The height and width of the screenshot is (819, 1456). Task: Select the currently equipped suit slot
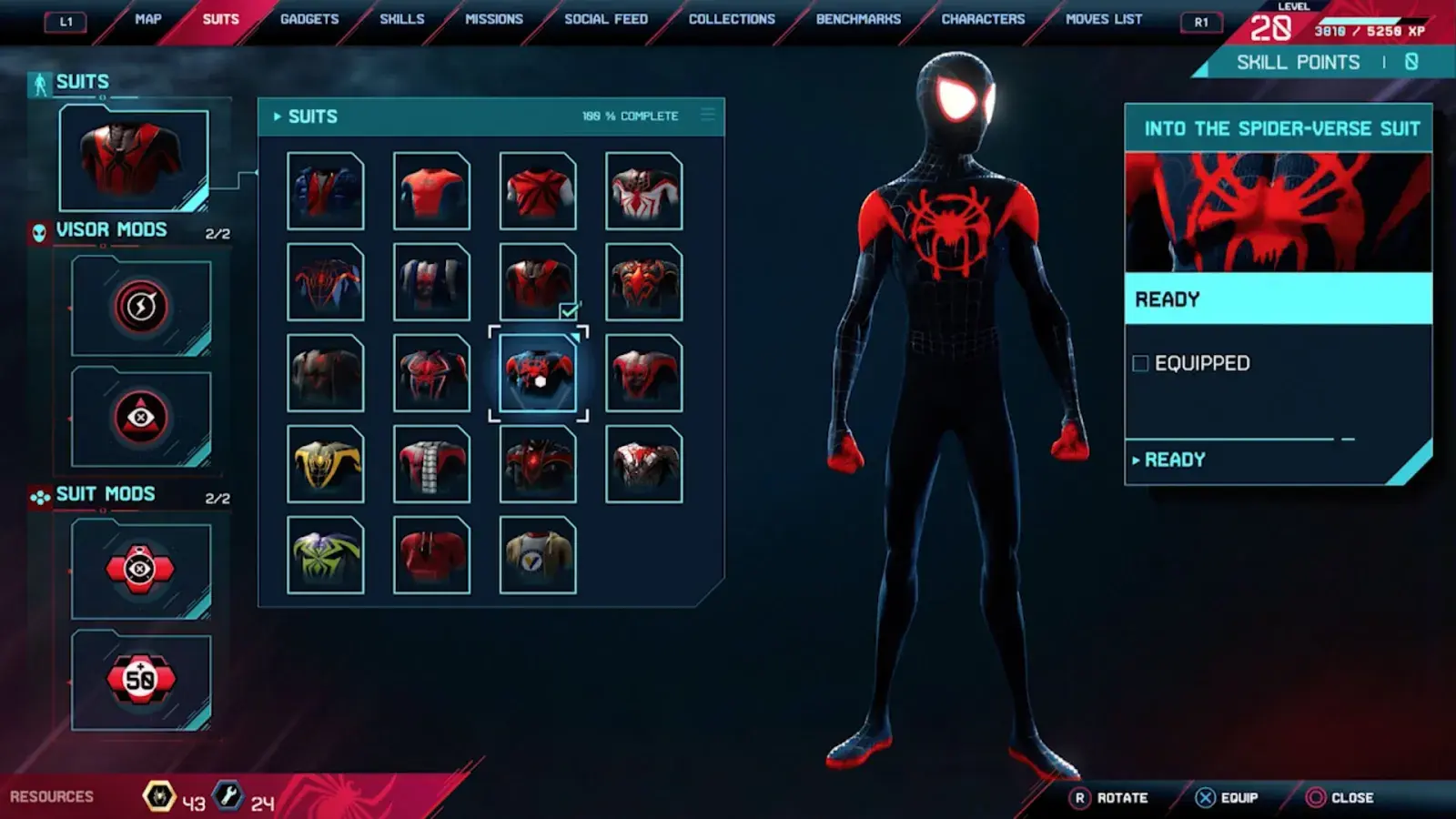(x=134, y=160)
